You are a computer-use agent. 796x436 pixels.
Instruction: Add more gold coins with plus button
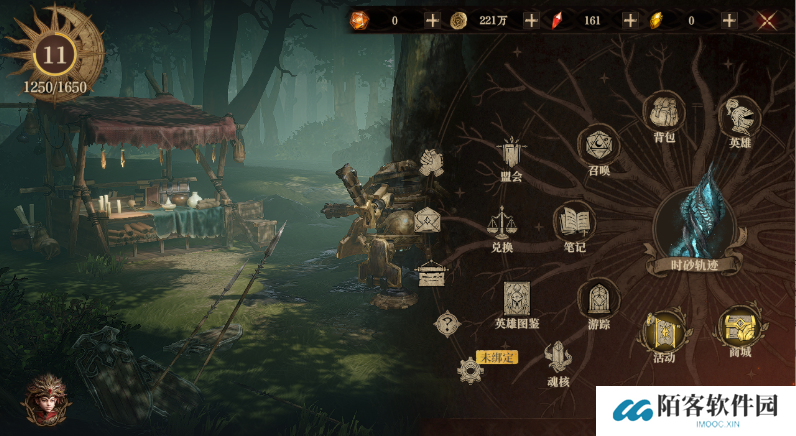(x=531, y=20)
